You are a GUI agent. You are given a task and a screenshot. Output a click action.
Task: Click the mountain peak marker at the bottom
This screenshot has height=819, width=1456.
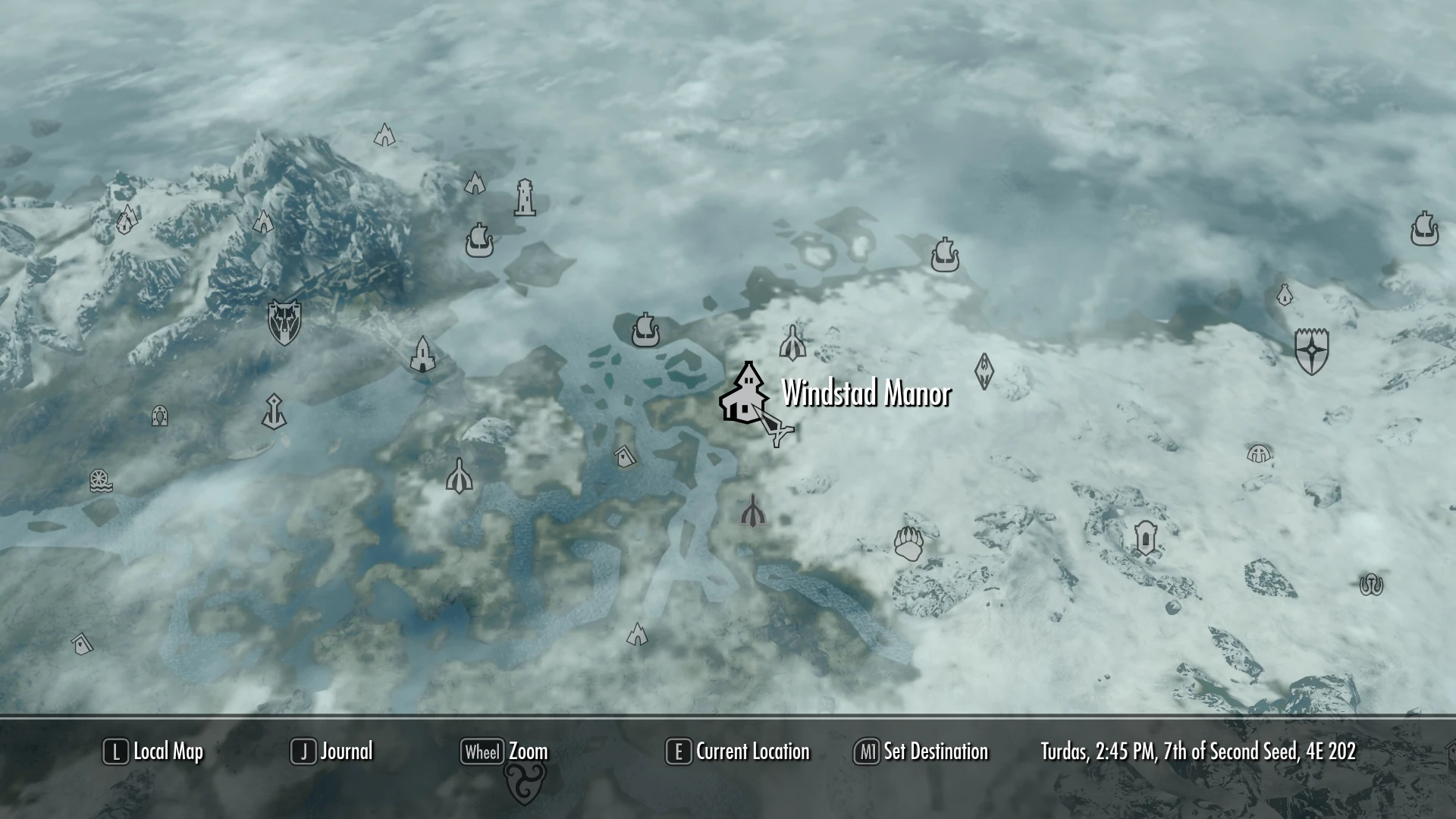coord(637,635)
